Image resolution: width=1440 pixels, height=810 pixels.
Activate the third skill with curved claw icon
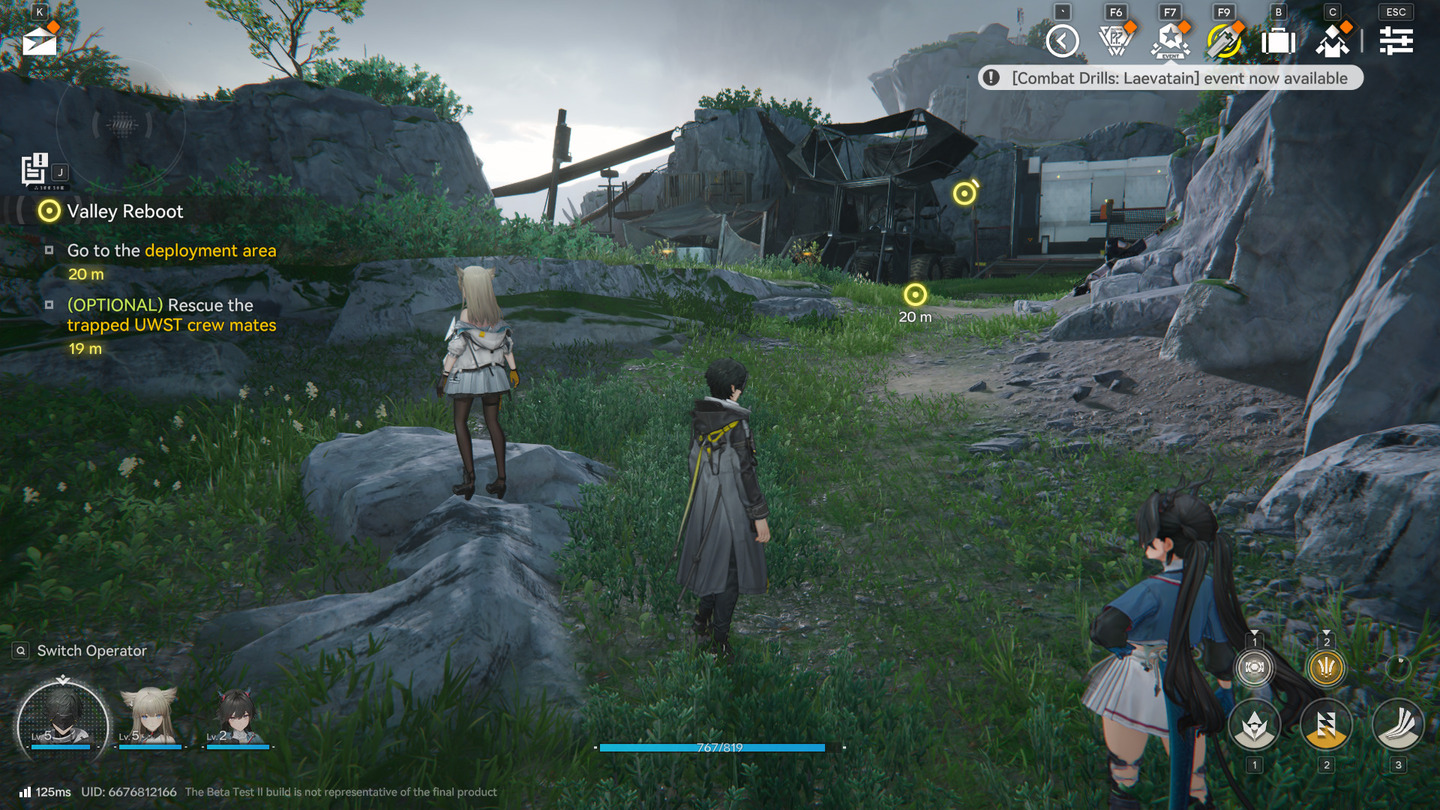[1398, 725]
